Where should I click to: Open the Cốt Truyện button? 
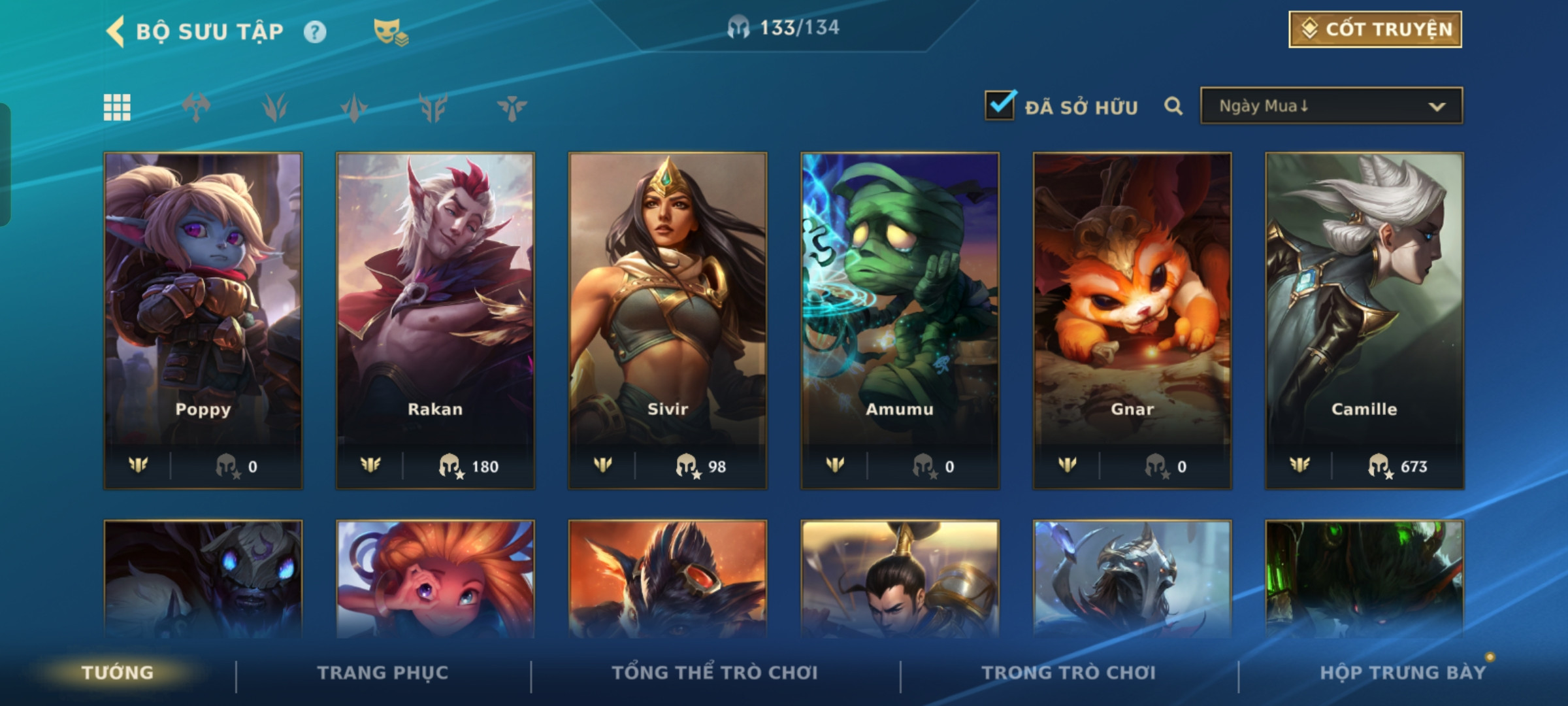tap(1375, 29)
